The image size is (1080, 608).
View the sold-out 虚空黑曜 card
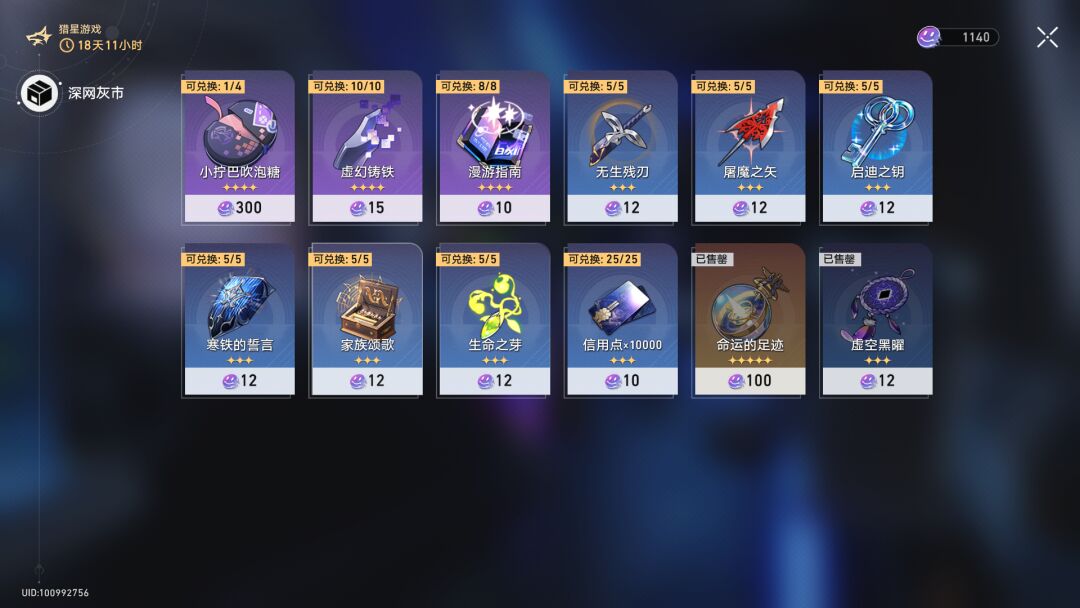pyautogui.click(x=877, y=320)
